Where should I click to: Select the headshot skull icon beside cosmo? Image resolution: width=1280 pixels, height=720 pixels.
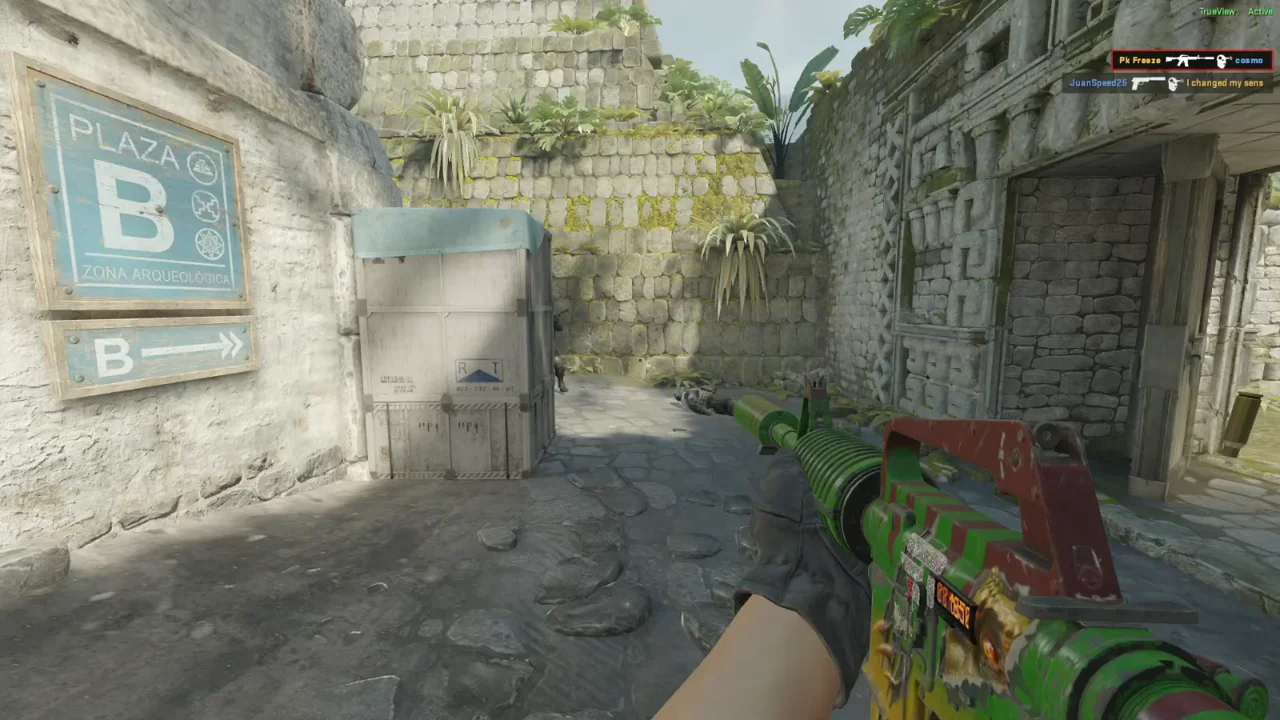1222,61
